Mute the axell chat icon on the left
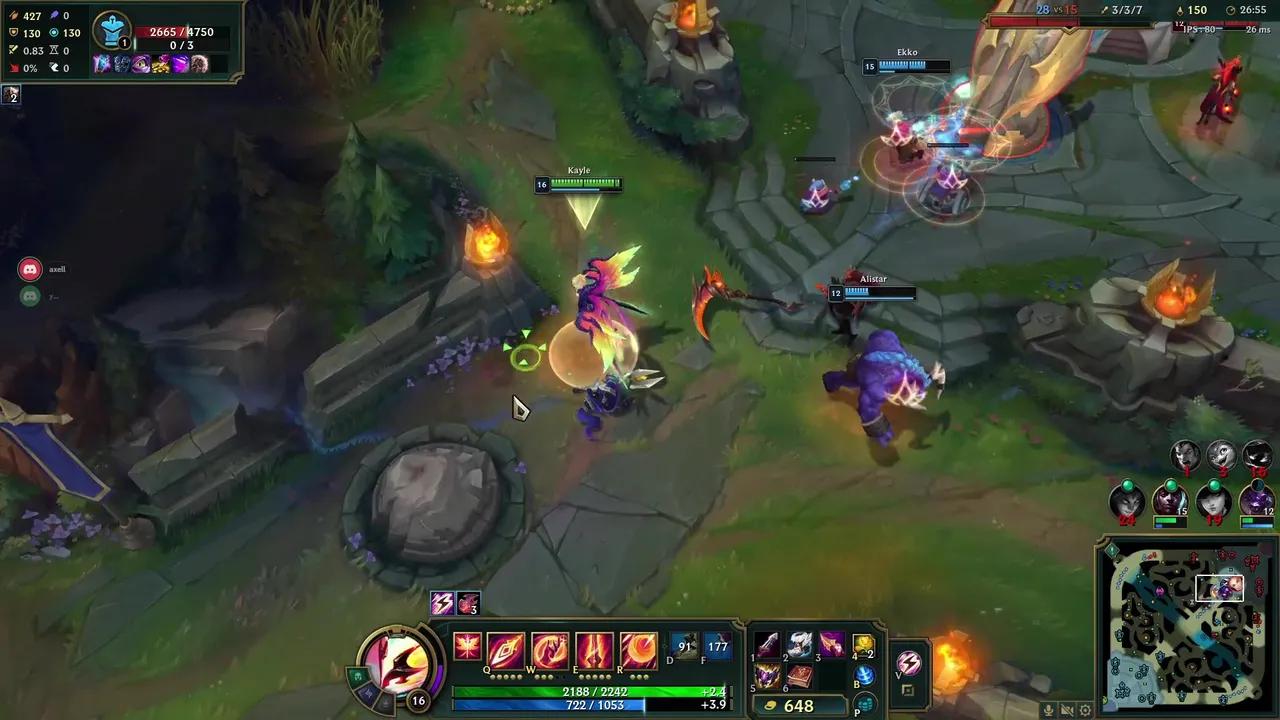 (28, 268)
